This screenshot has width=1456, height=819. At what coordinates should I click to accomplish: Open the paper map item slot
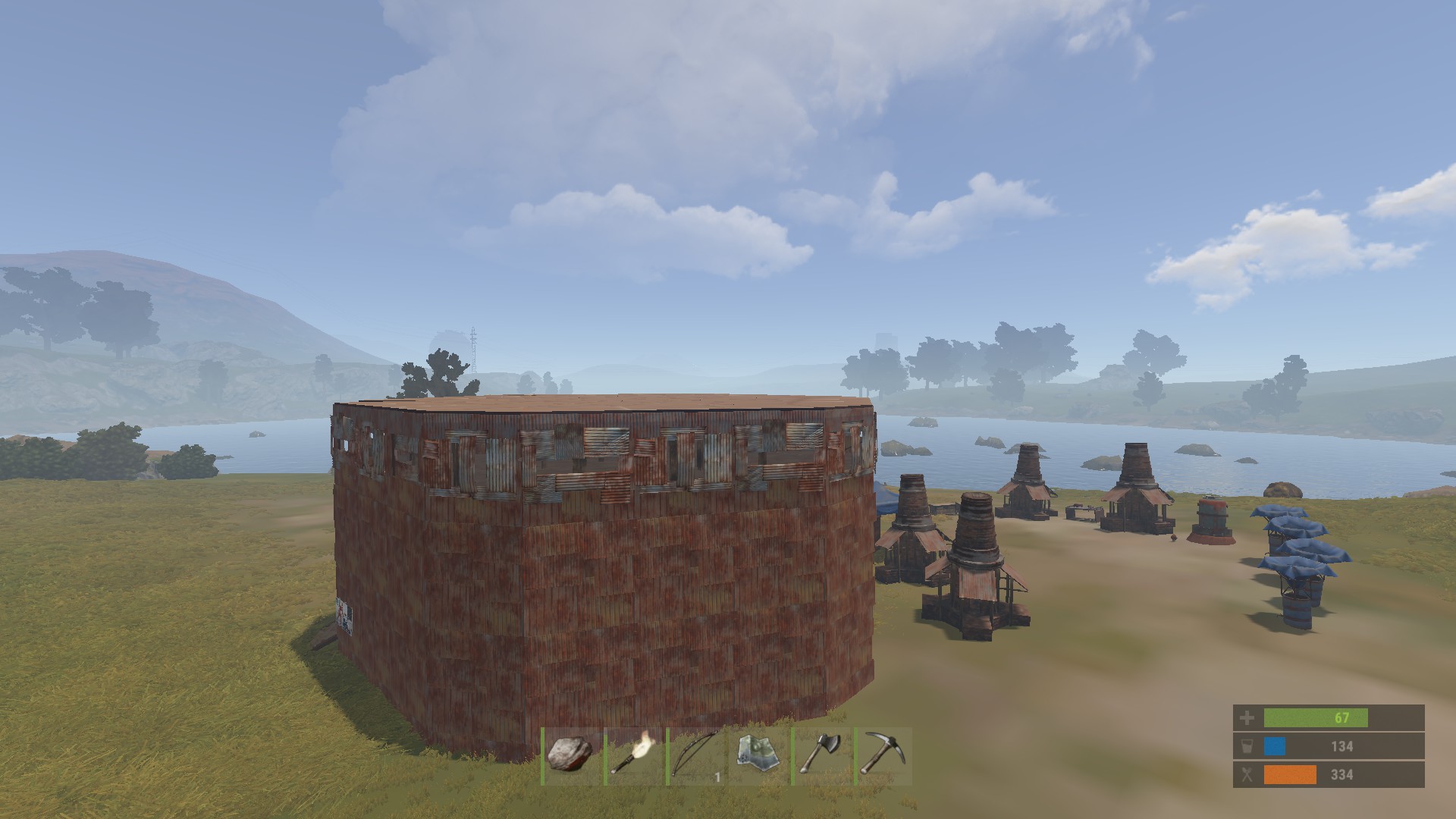click(x=759, y=756)
